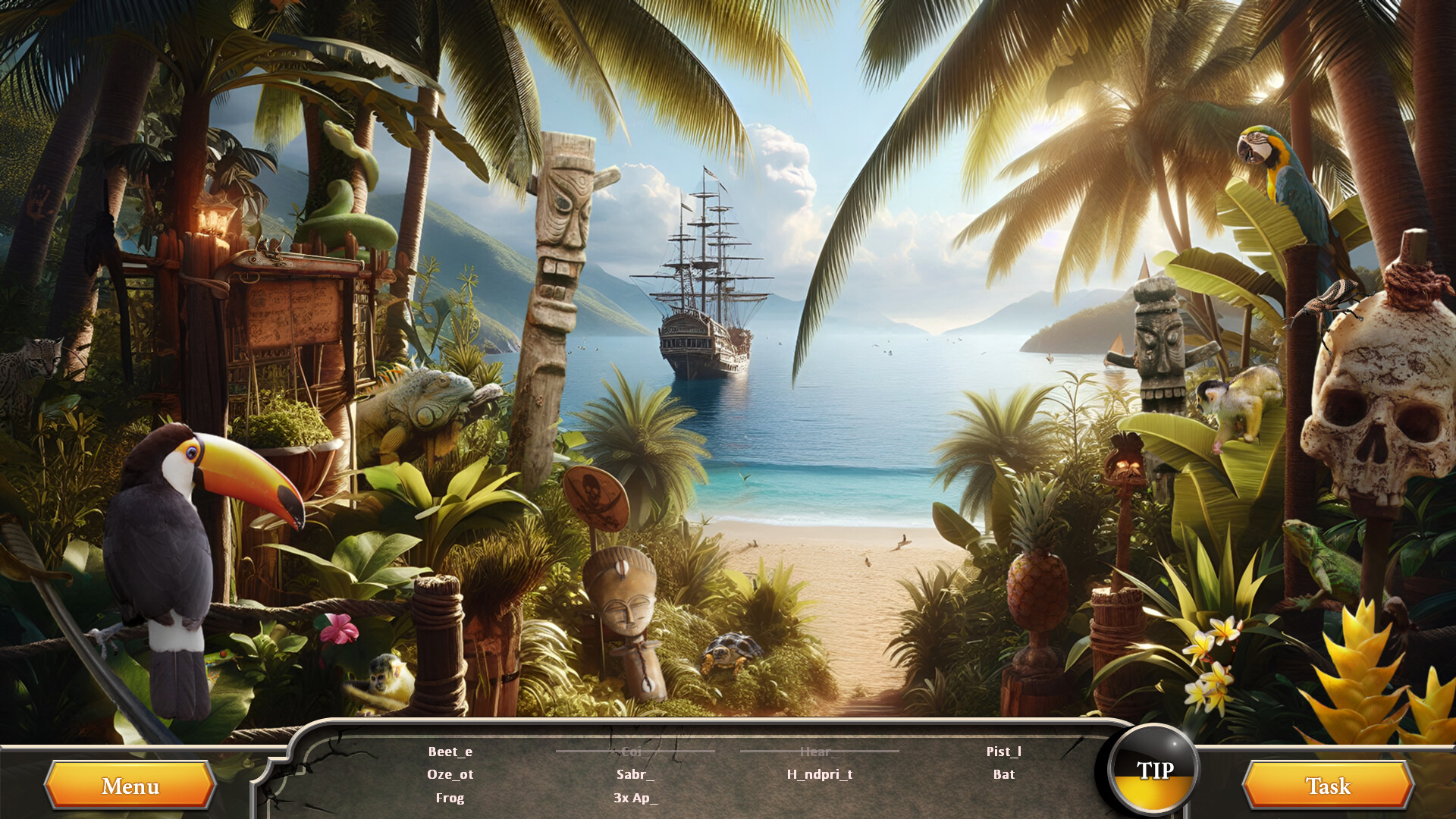
Task: Click the word Sabr_ in the list
Action: click(x=635, y=775)
